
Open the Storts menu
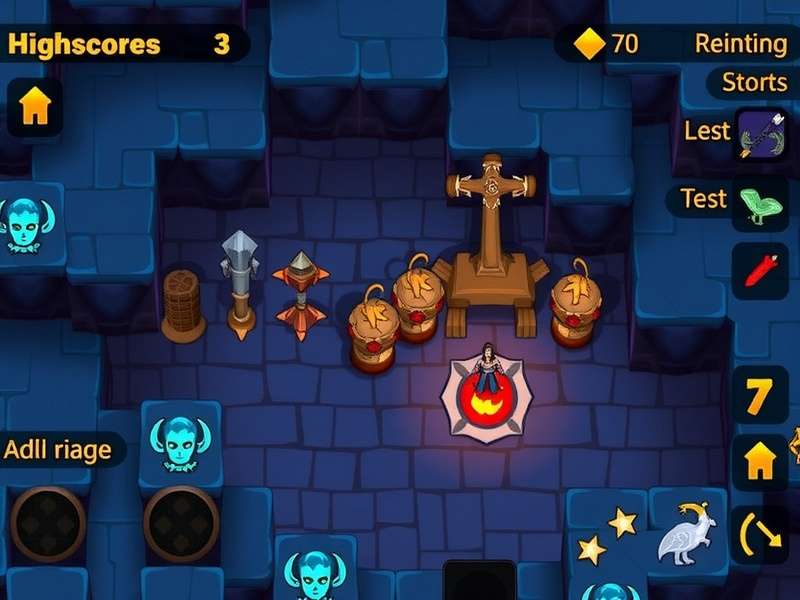(755, 82)
